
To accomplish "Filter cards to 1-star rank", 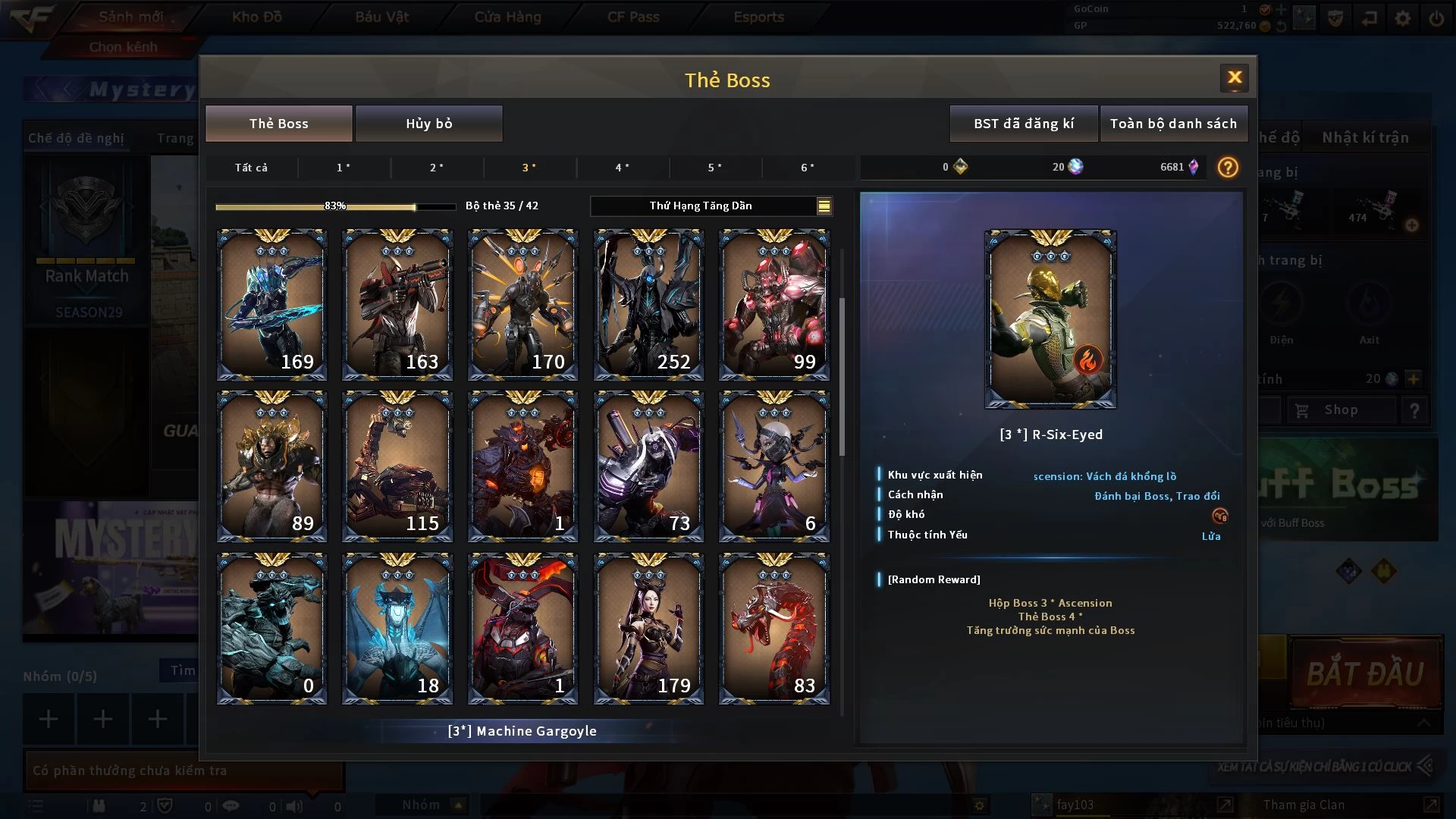I will point(344,168).
